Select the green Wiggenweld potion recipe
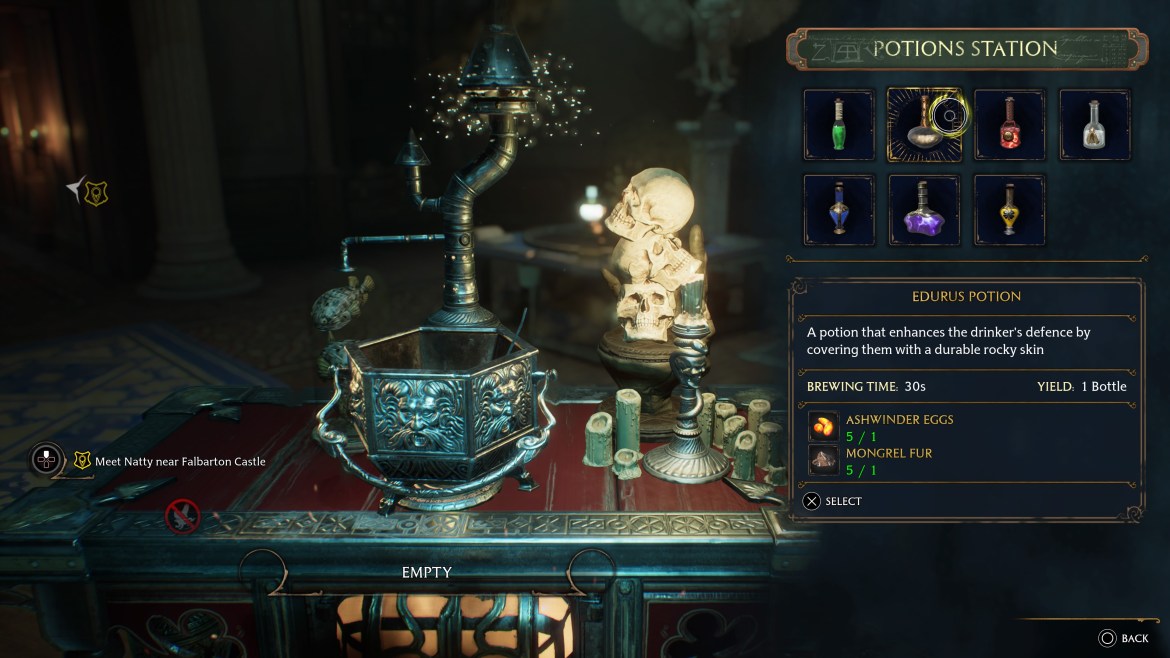Viewport: 1170px width, 658px height. pos(839,125)
